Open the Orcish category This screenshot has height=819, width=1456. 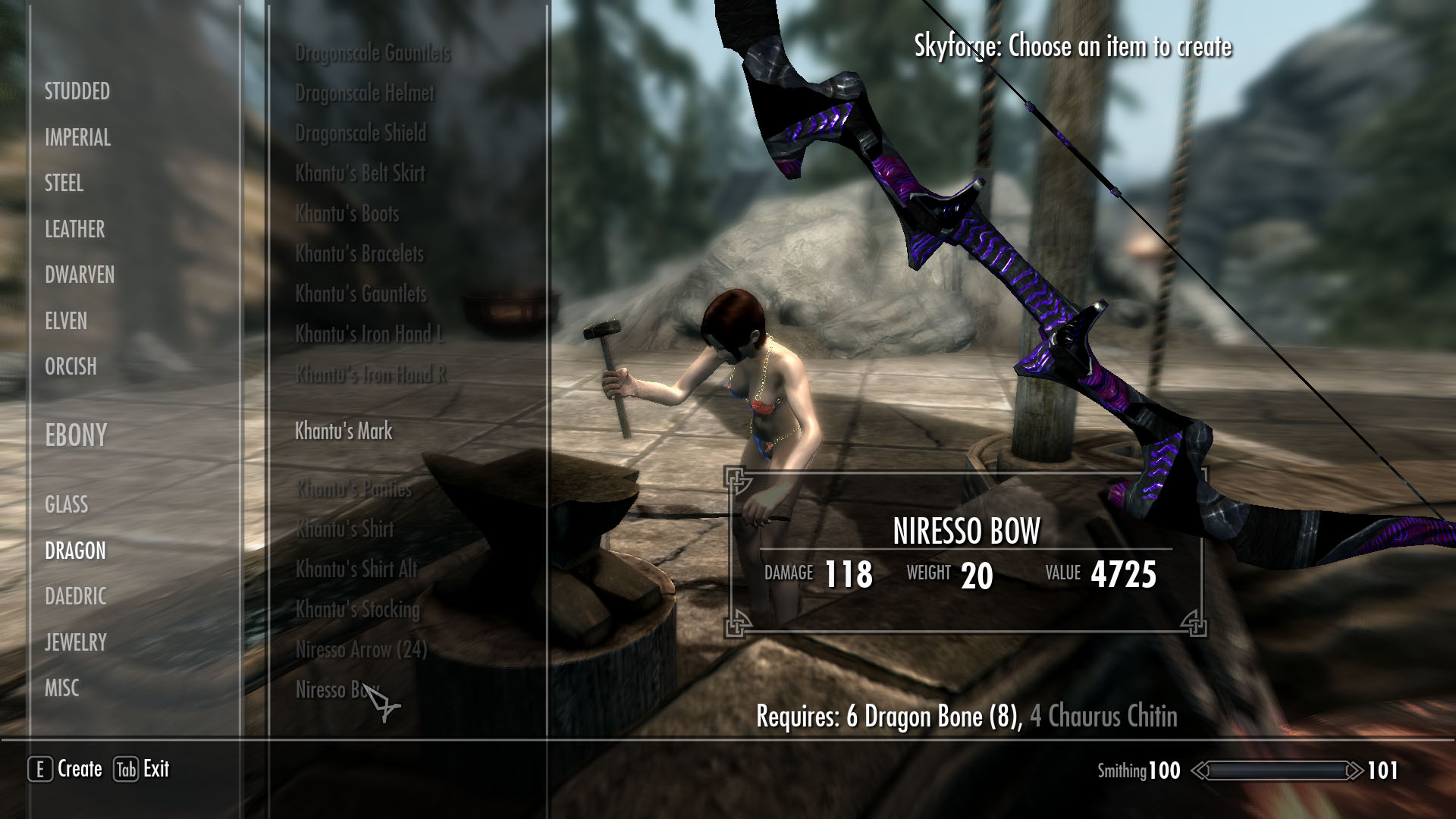[x=71, y=366]
